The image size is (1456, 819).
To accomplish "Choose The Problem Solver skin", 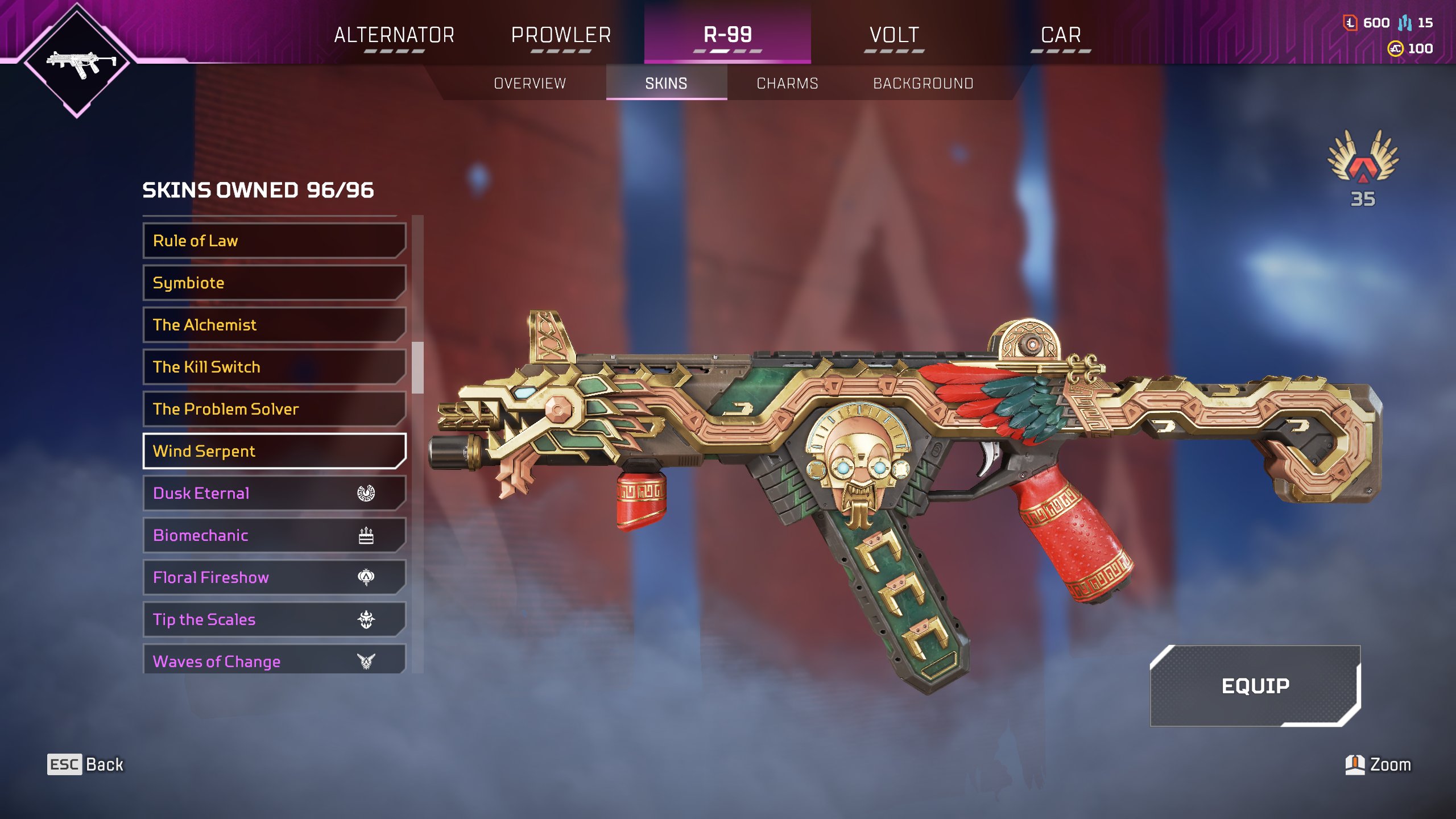I will (x=274, y=409).
